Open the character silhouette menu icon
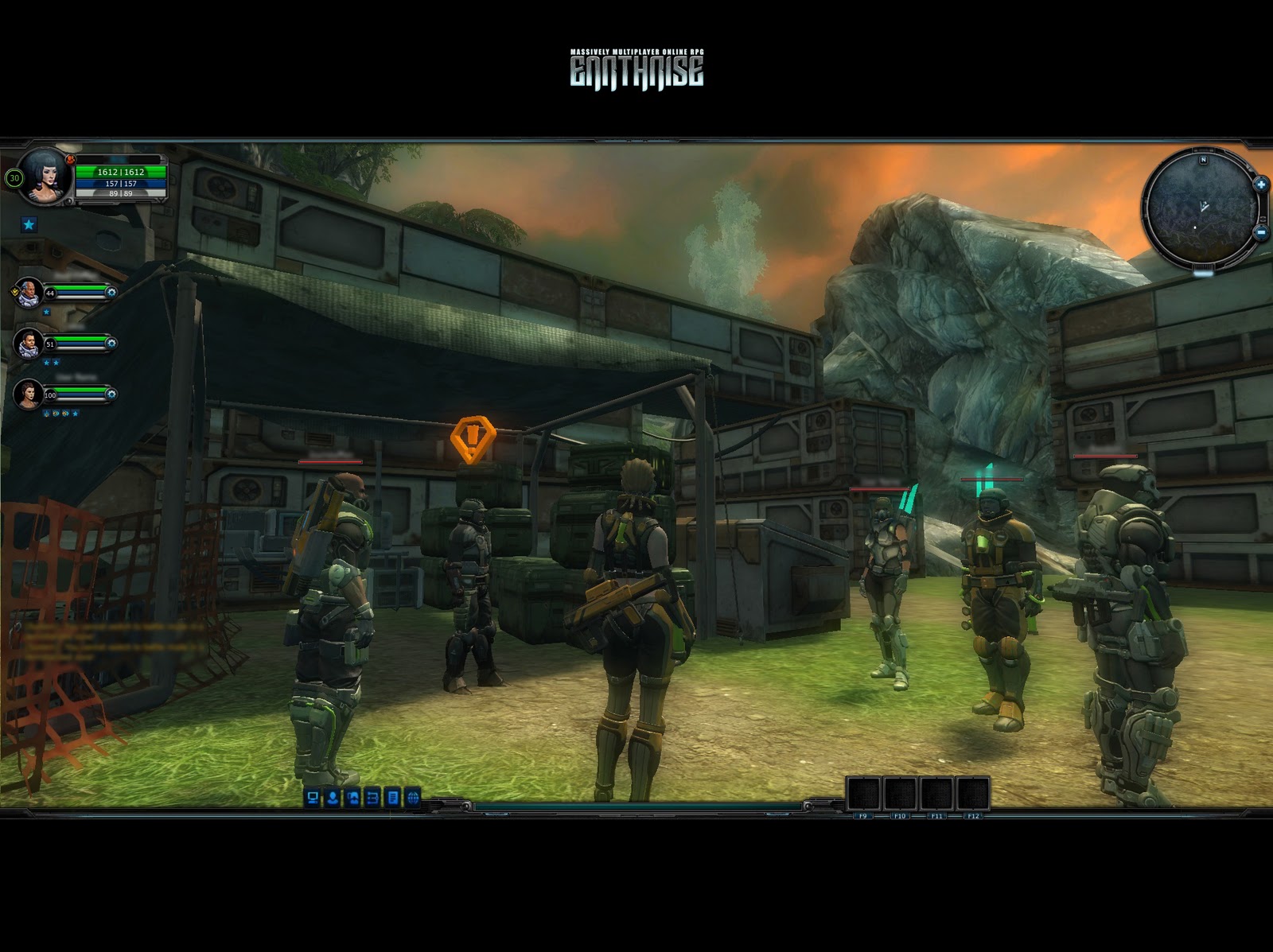This screenshot has height=952, width=1273. tap(333, 798)
